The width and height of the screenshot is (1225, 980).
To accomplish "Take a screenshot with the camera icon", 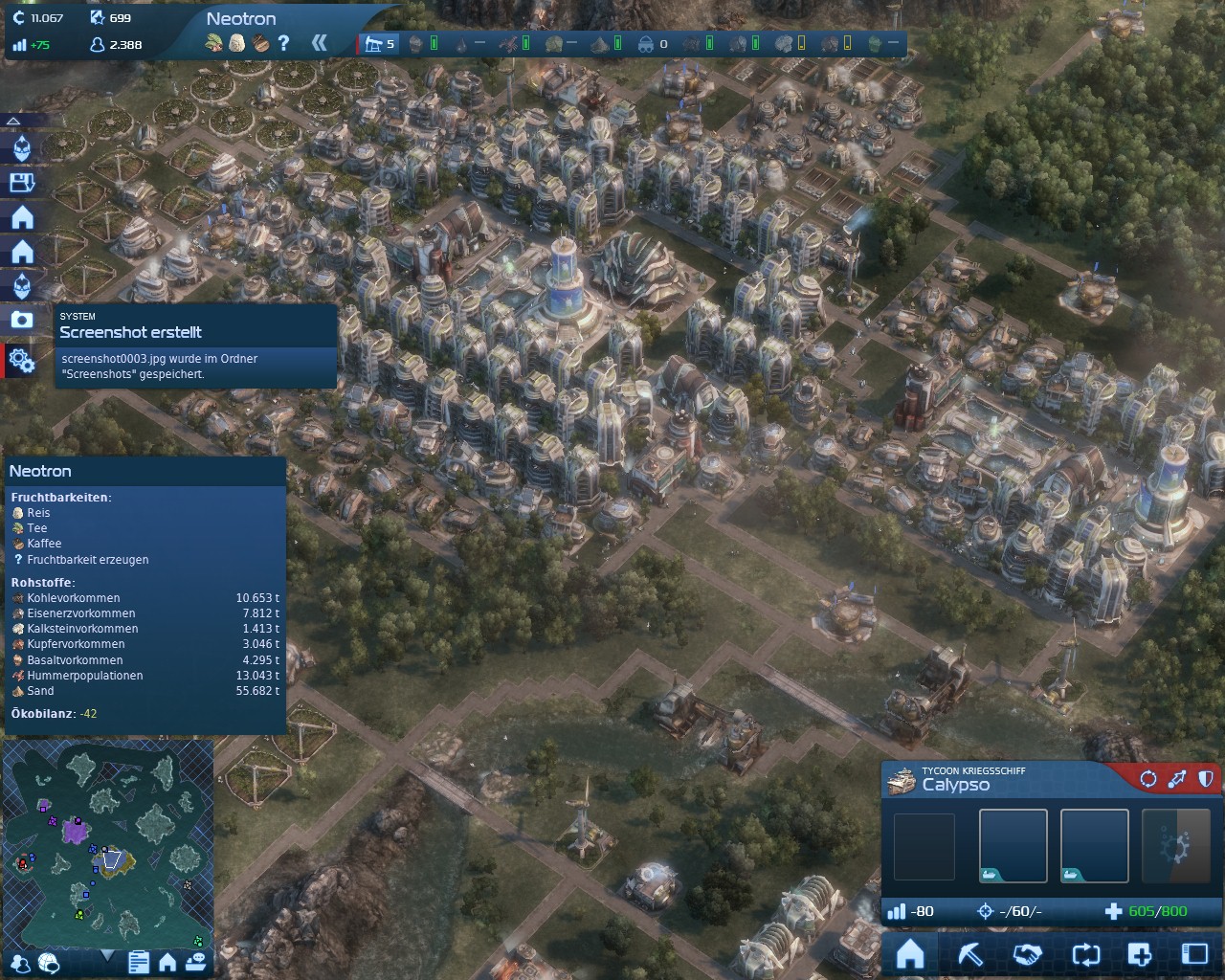I will point(21,320).
